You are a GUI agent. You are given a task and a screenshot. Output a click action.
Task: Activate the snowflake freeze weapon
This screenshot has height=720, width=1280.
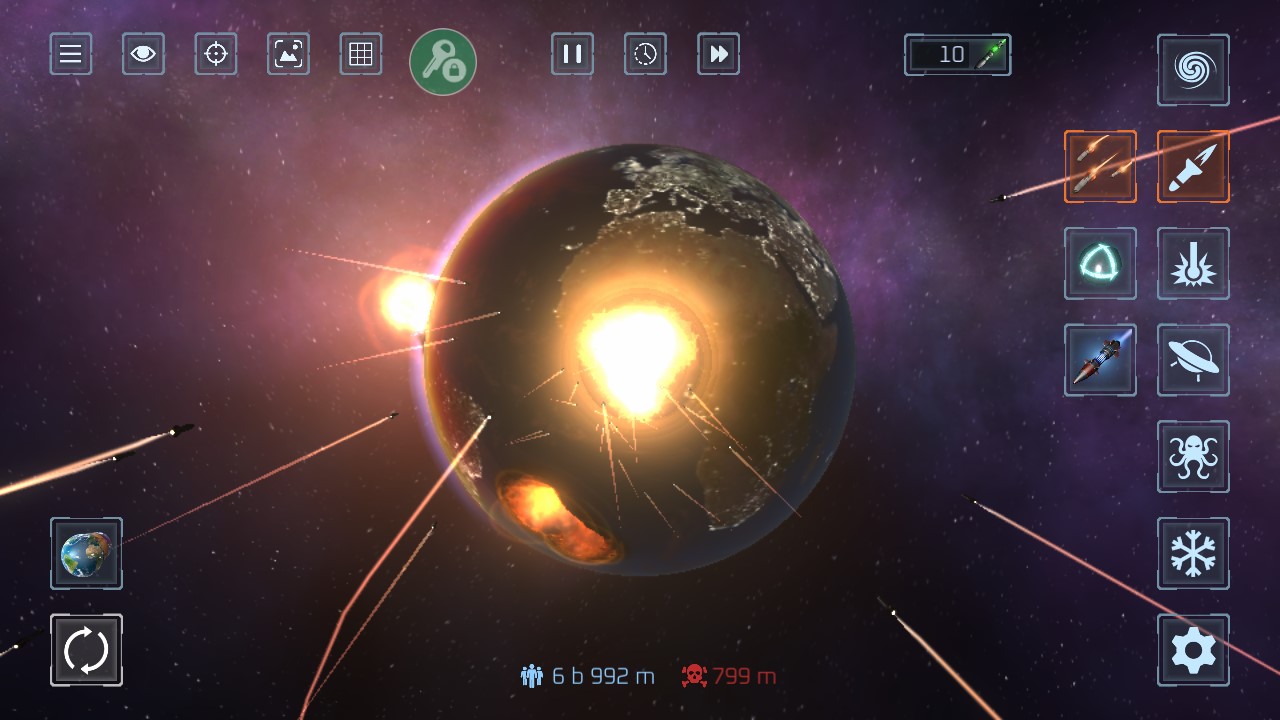(1193, 553)
